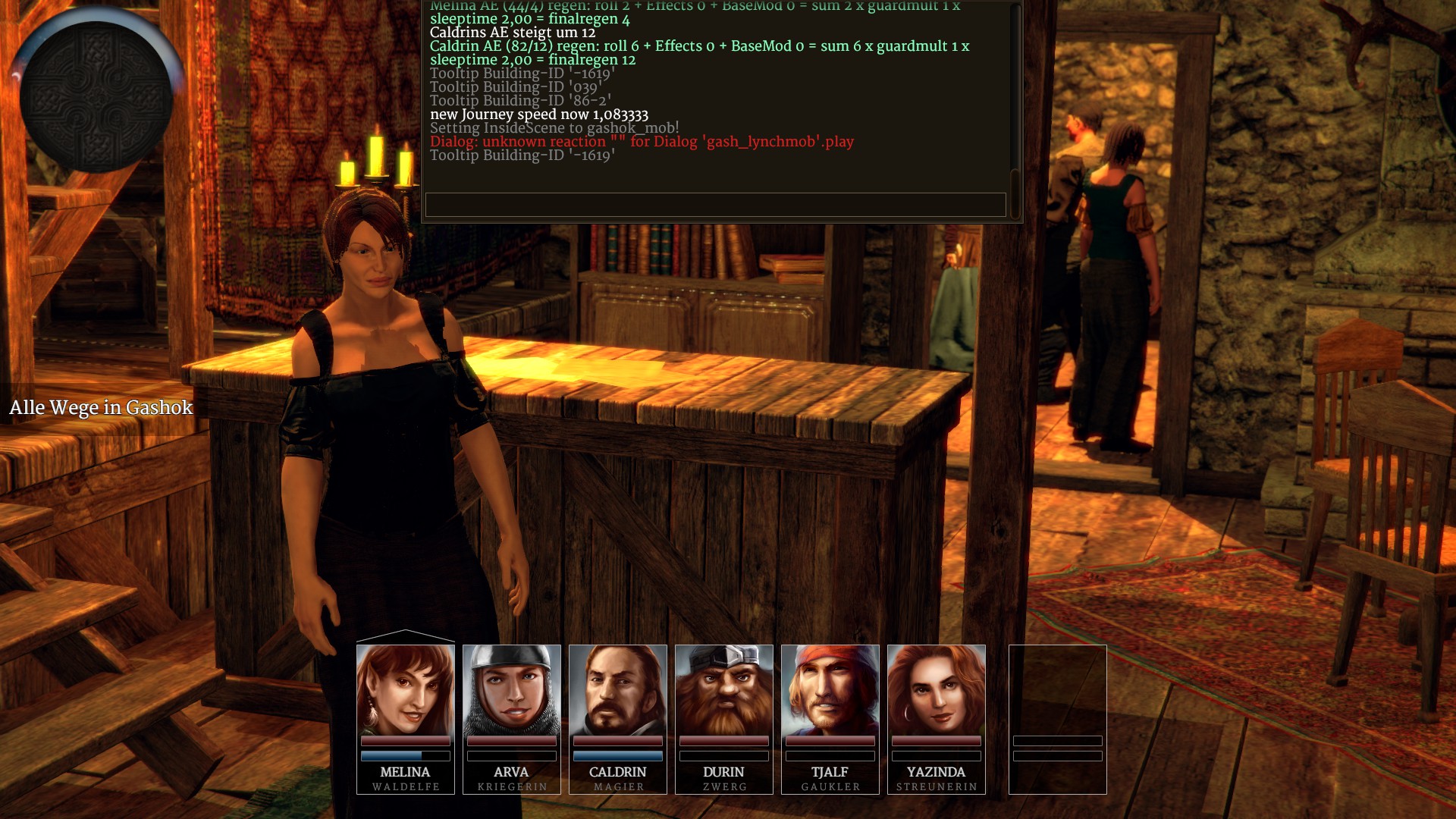
Task: Choose Tjalf the Gaukler portrait
Action: coord(830,690)
